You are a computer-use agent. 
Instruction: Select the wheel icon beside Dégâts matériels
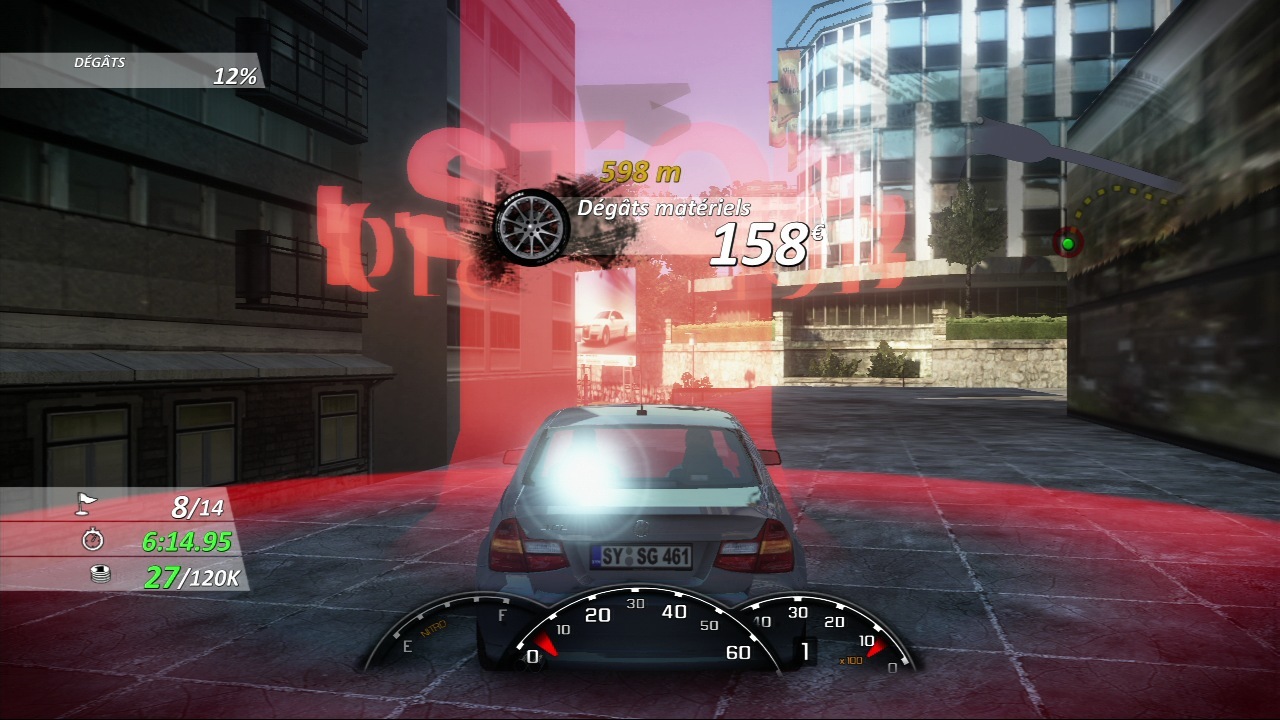click(531, 226)
